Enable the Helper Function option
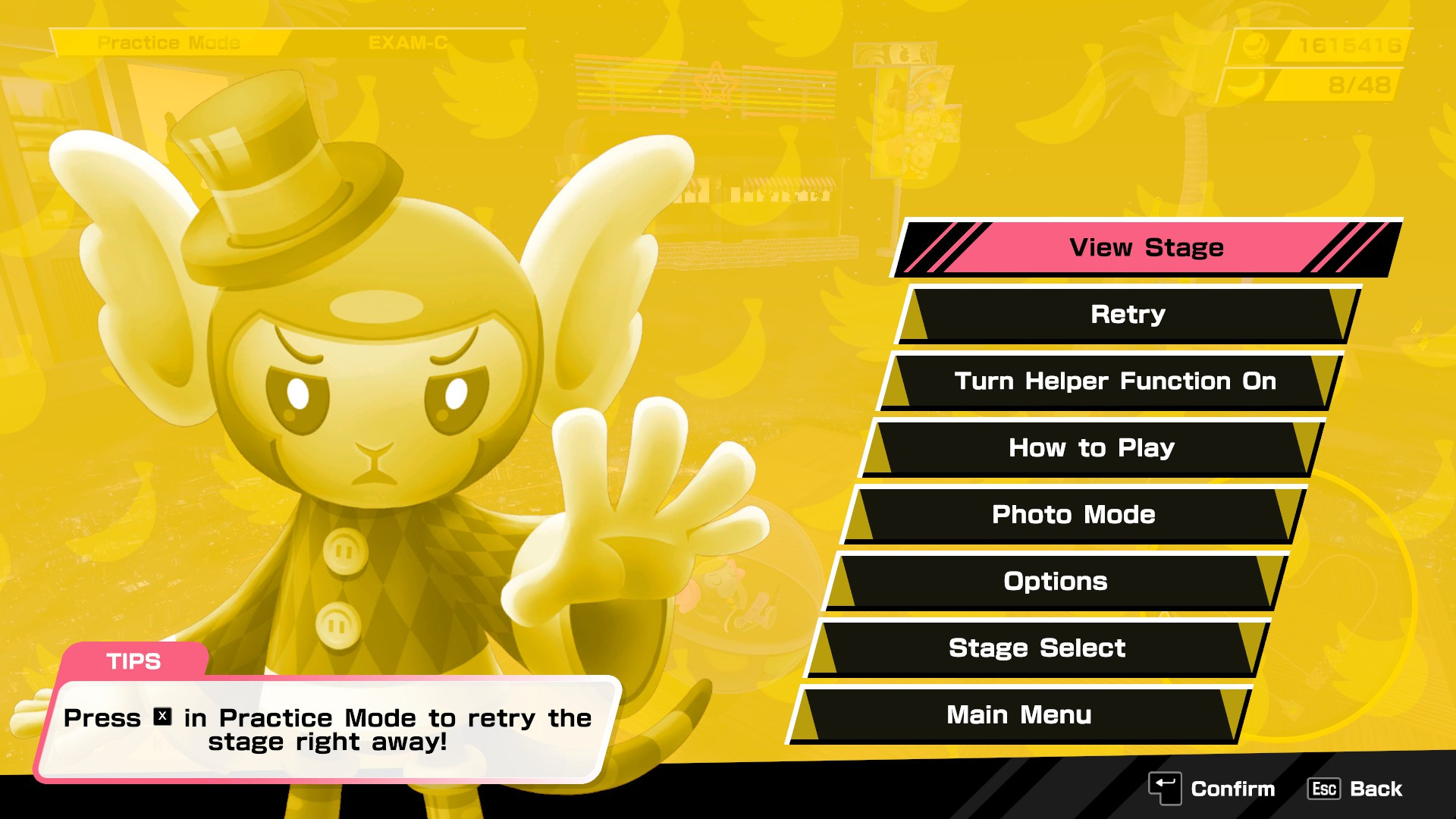Image resolution: width=1456 pixels, height=819 pixels. pos(1115,381)
